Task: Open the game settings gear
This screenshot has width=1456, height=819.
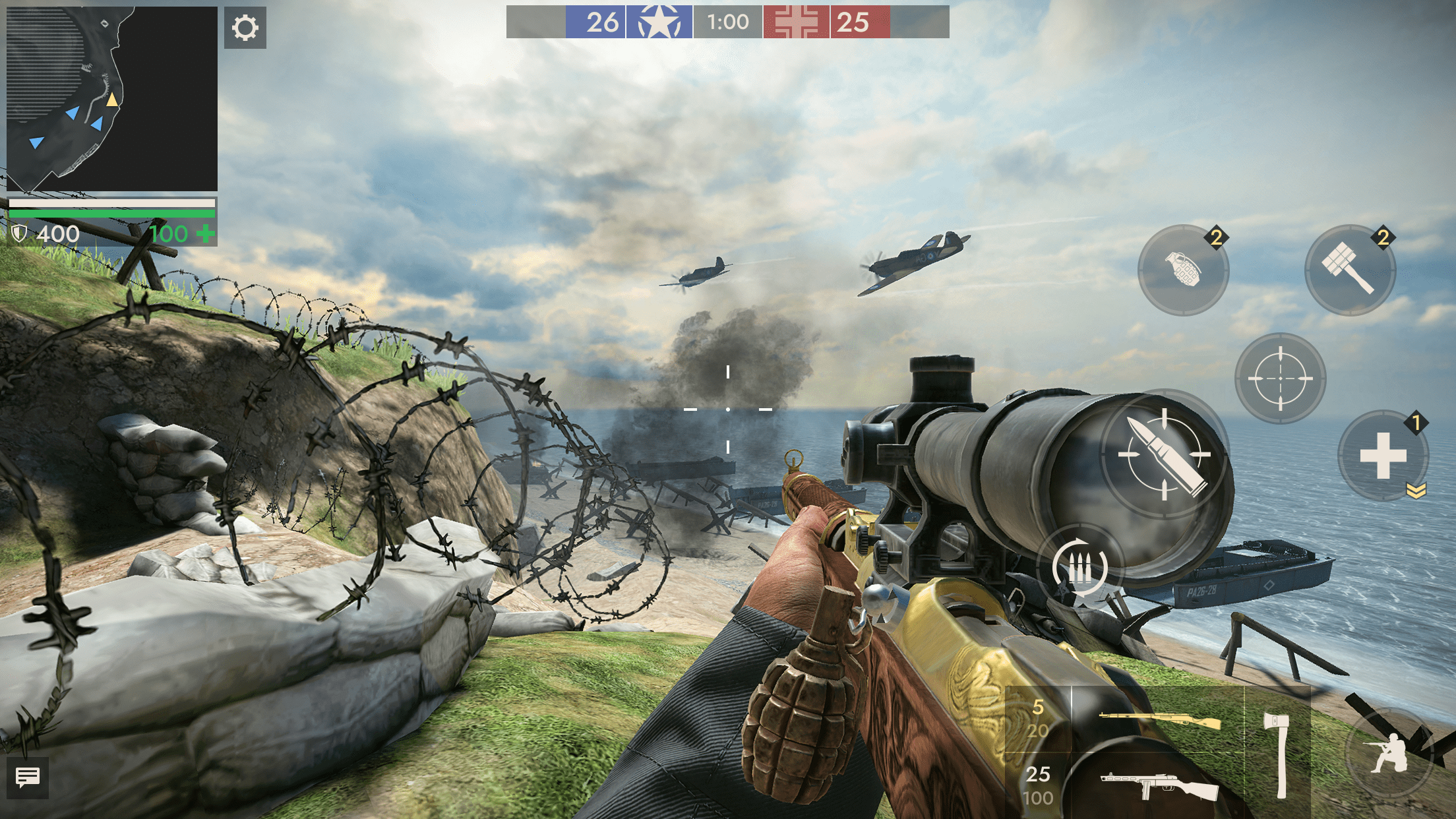Action: pyautogui.click(x=244, y=27)
